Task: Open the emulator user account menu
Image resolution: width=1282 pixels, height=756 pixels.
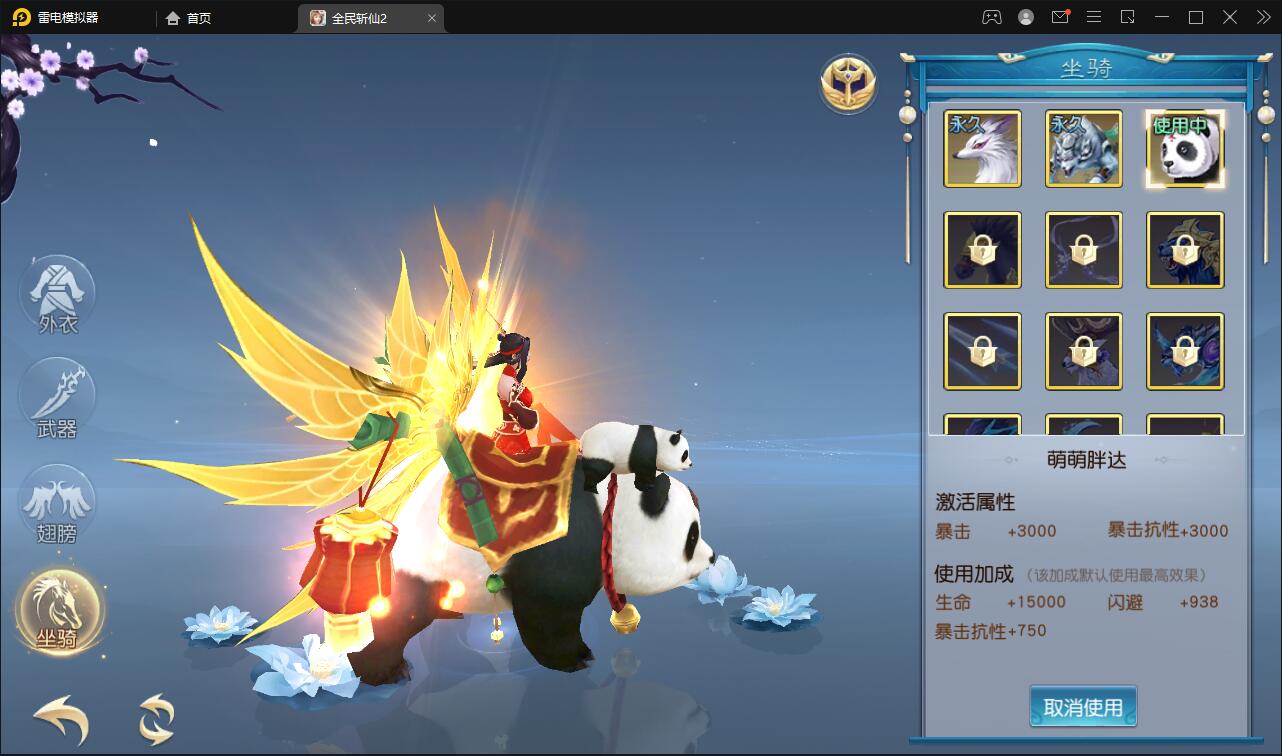Action: (x=1024, y=17)
